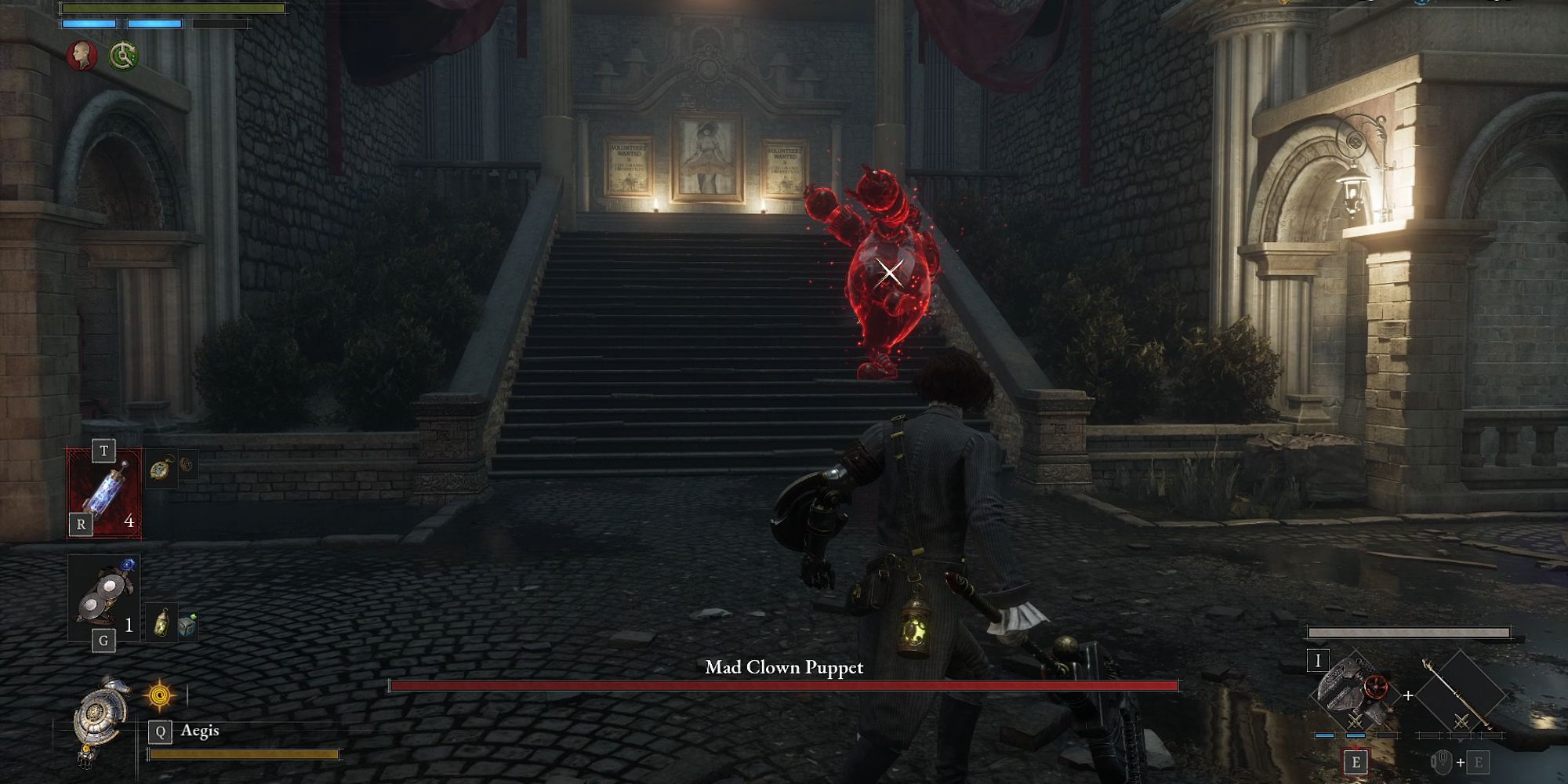1568x784 pixels.
Task: Select the cube item in lower belt
Action: [187, 626]
